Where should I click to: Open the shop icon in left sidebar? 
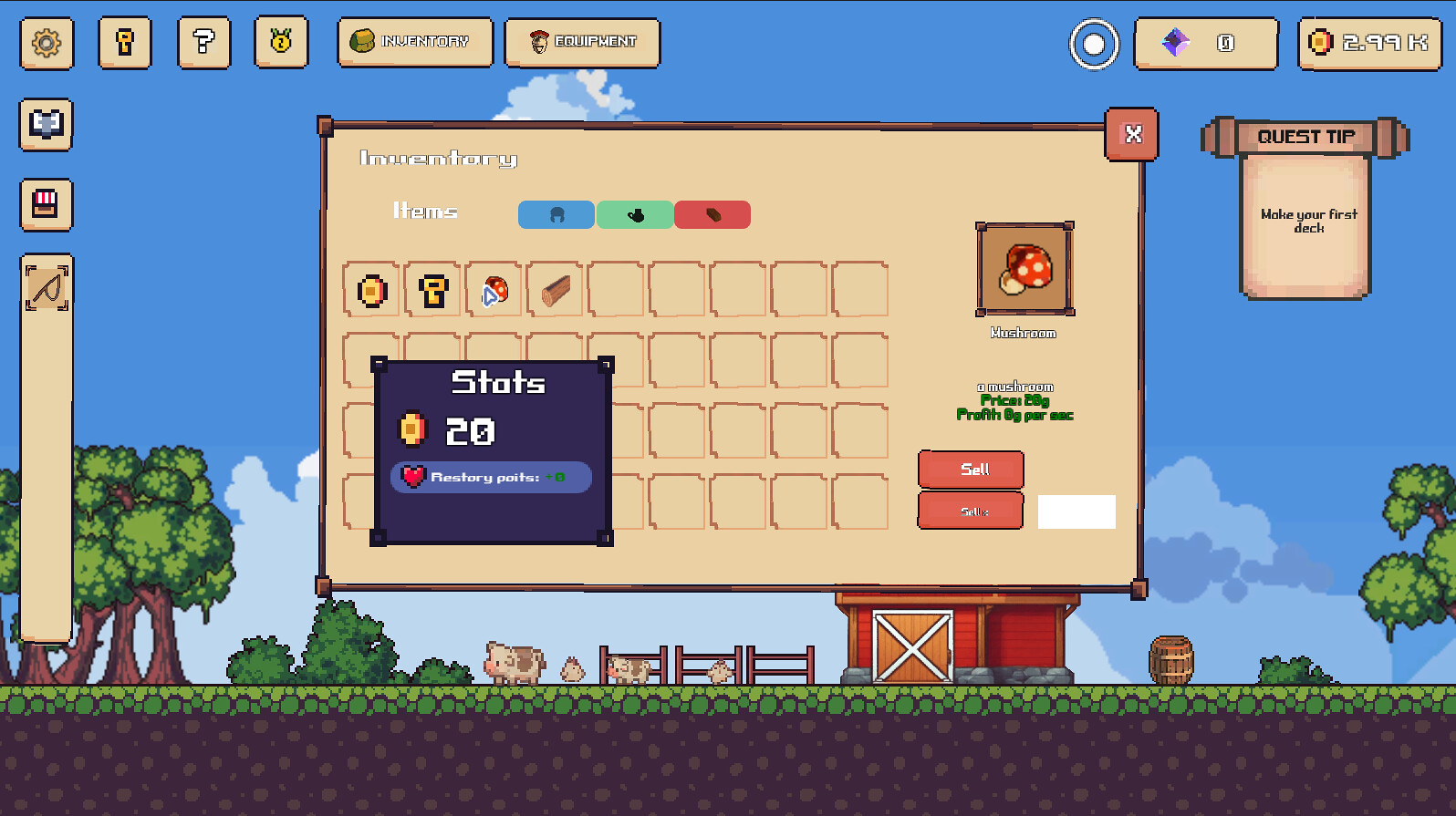pyautogui.click(x=46, y=204)
